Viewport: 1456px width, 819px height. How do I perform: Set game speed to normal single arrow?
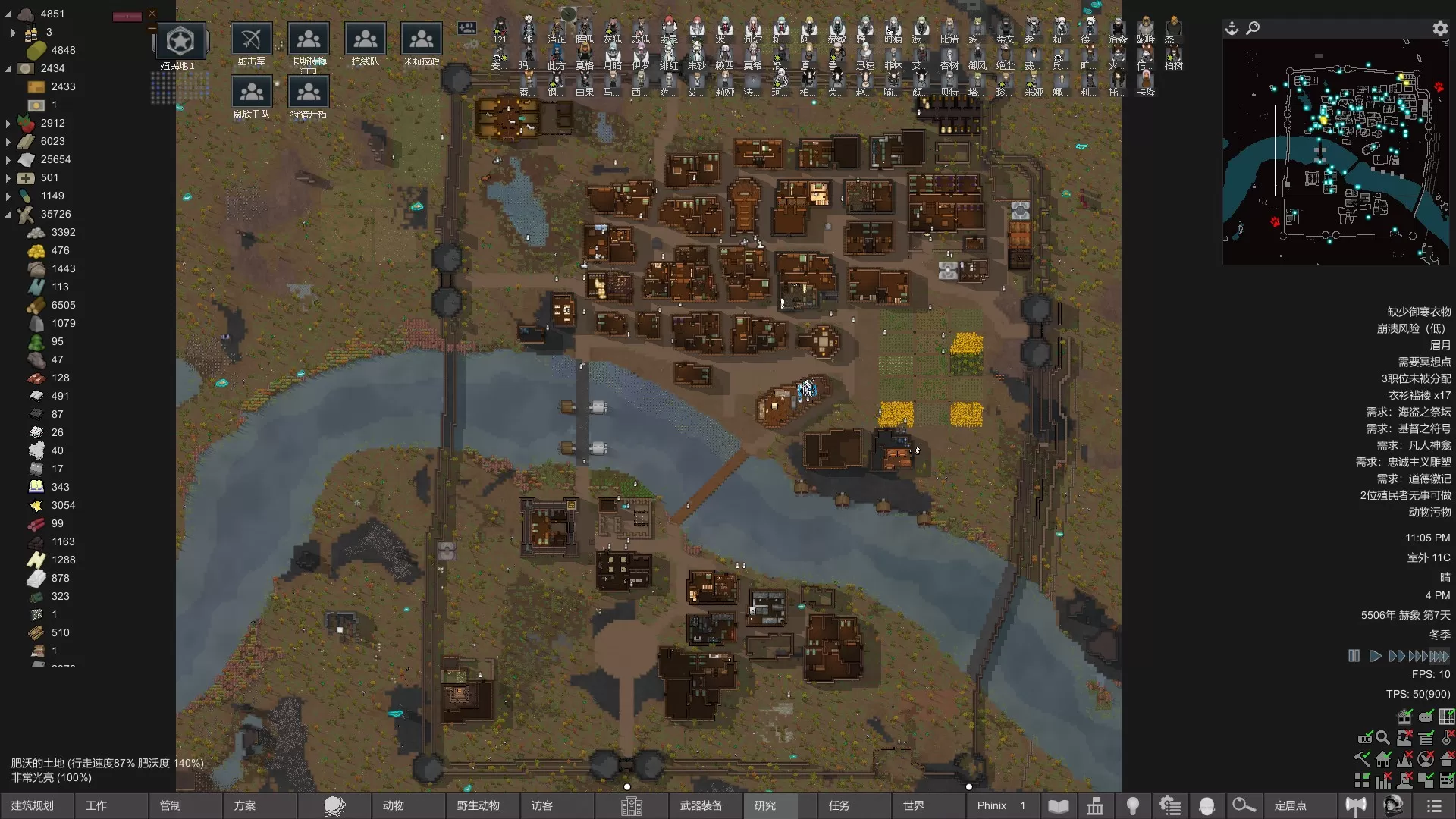[x=1375, y=656]
